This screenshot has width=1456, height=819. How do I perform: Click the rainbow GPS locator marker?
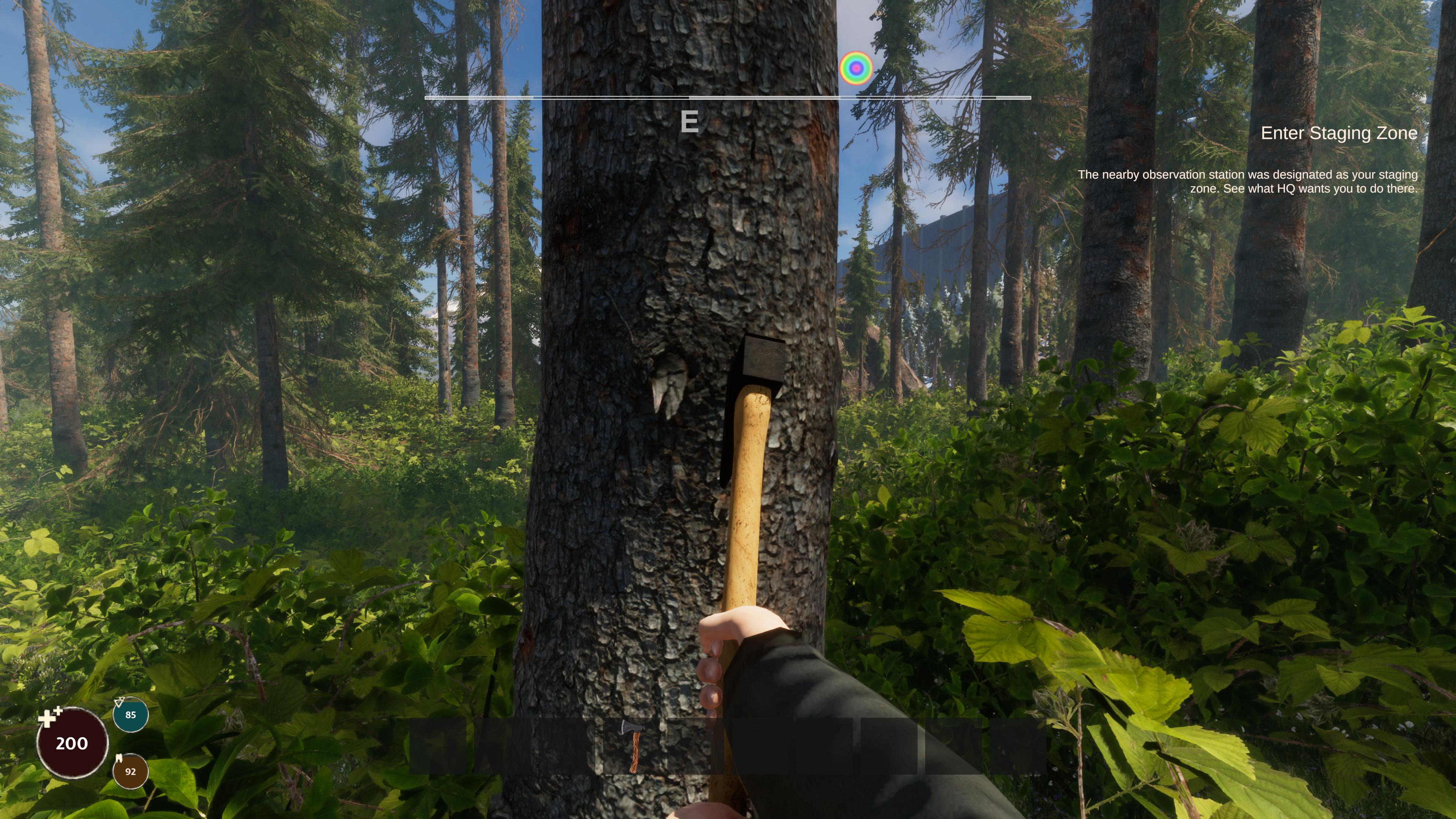pyautogui.click(x=857, y=68)
